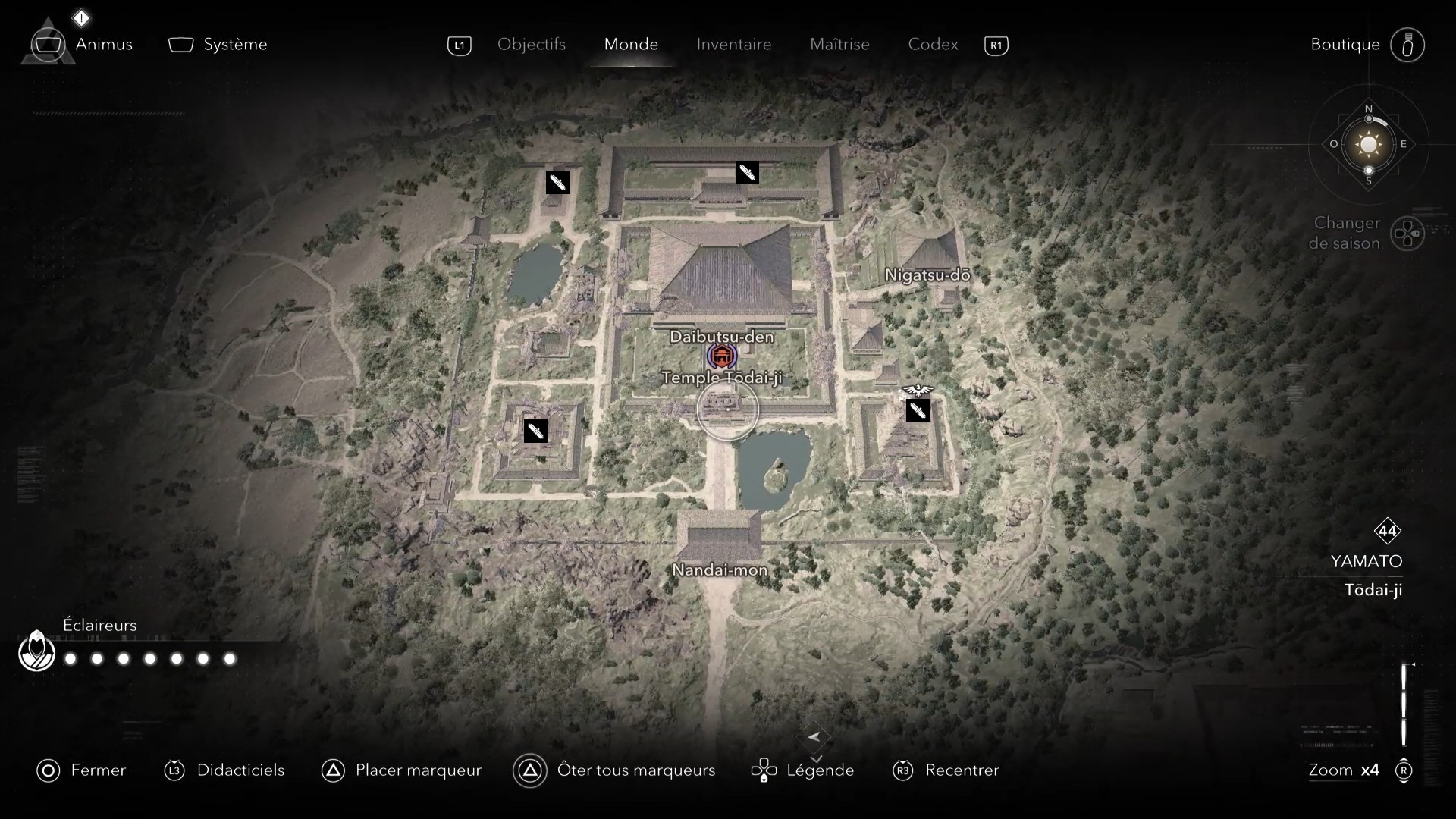Click the compass rose
Viewport: 1456px width, 819px height.
[x=1368, y=144]
